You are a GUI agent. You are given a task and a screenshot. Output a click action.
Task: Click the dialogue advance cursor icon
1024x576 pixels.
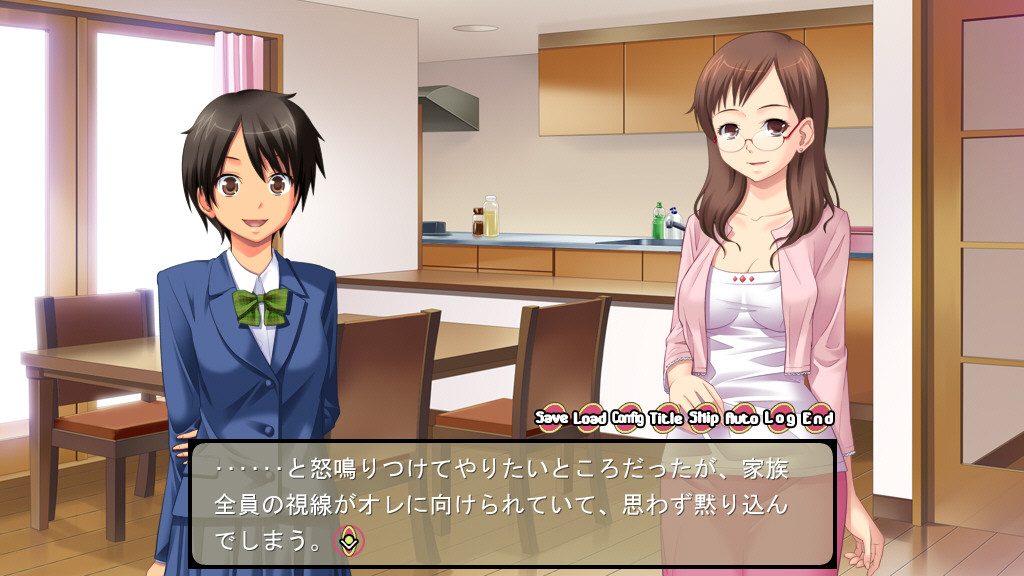[349, 540]
